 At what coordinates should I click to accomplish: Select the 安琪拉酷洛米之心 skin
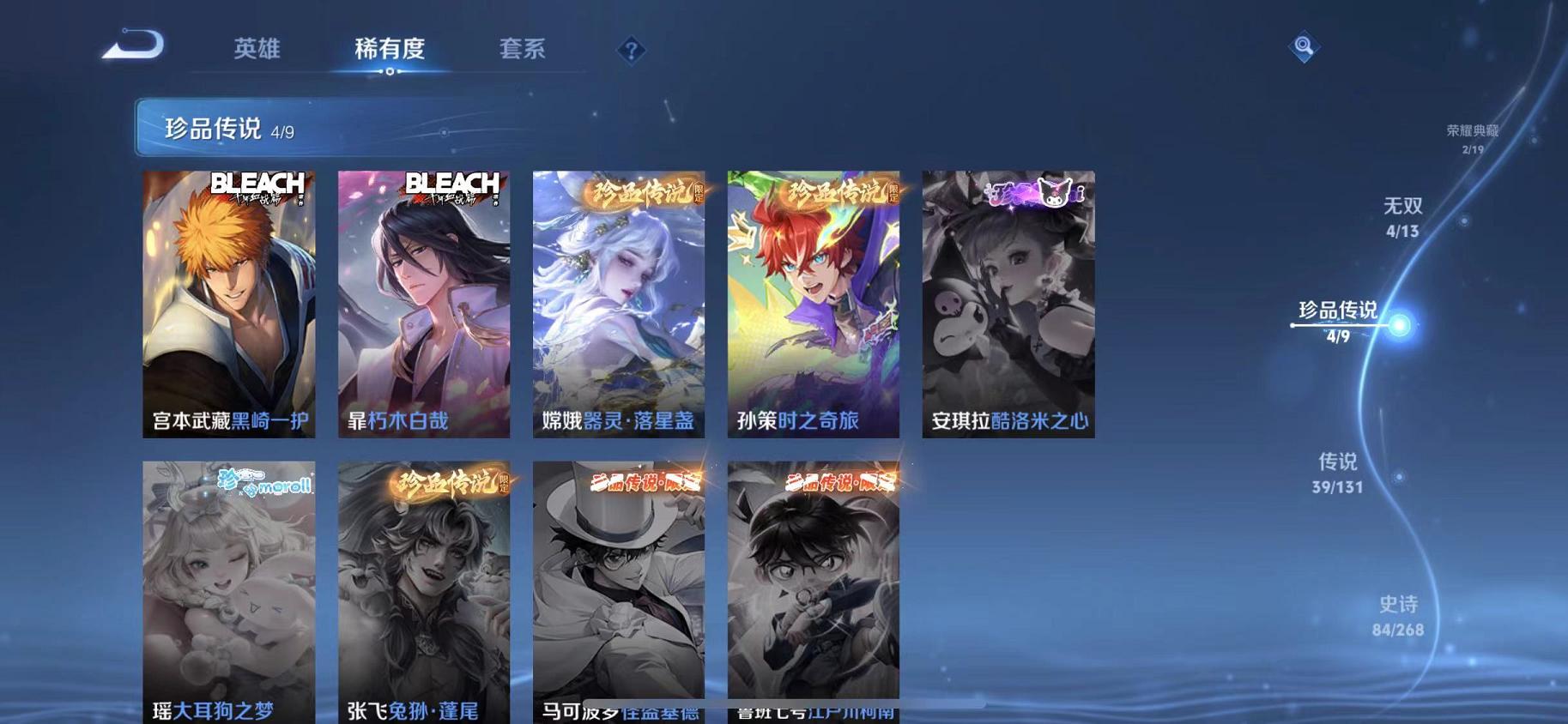click(1008, 305)
